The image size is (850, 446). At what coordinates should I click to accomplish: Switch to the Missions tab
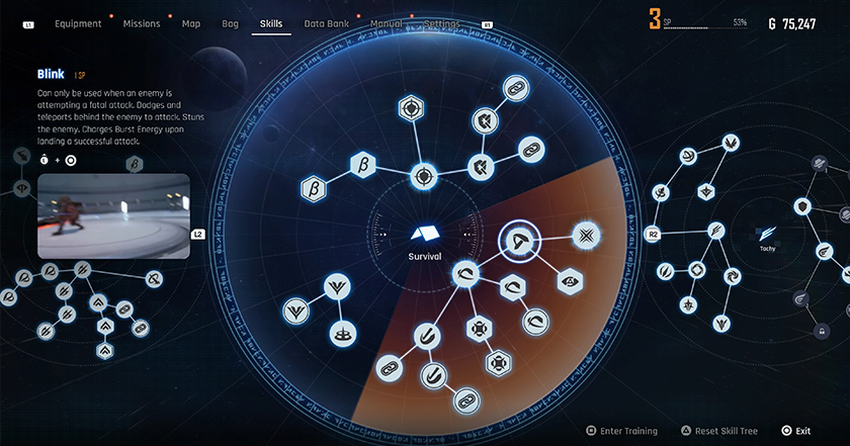point(141,23)
